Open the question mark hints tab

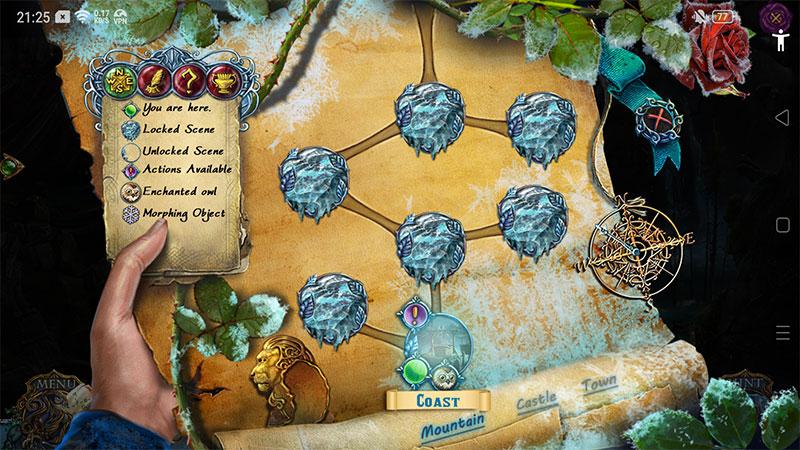186,77
